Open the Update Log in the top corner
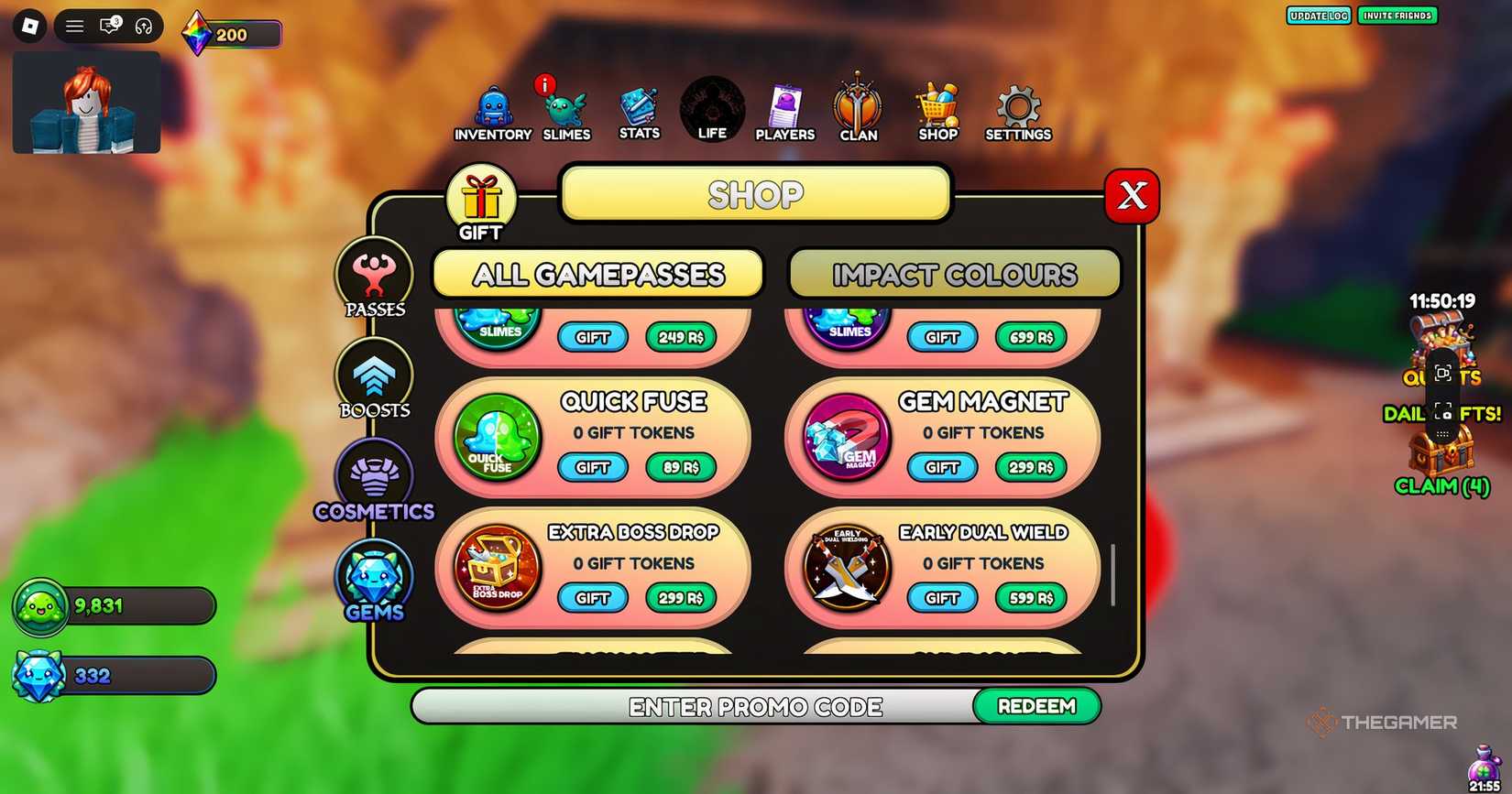The image size is (1512, 794). coord(1319,16)
